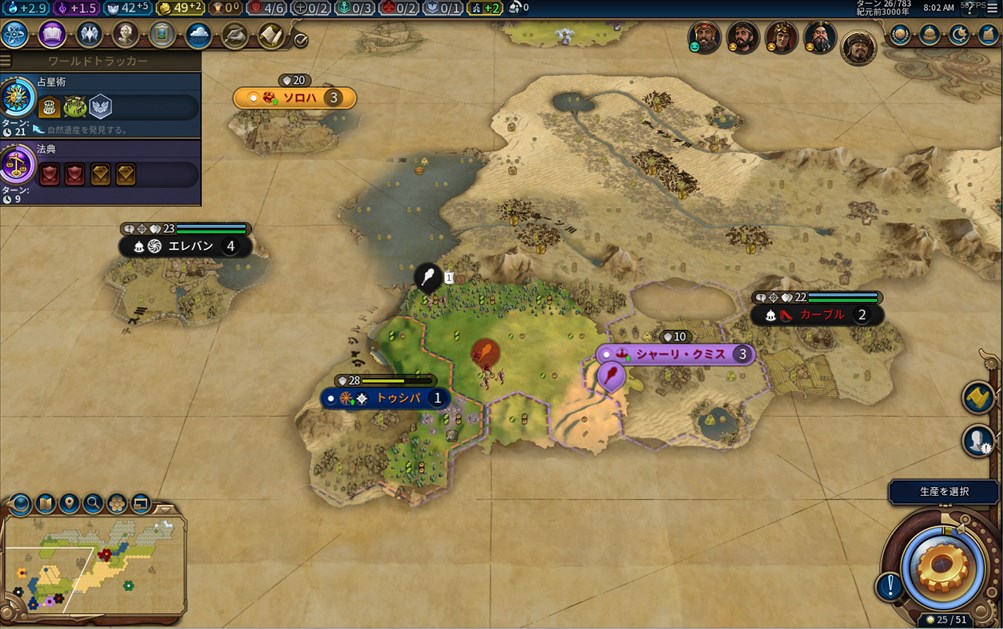
Task: Open the climate cloud panel
Action: pyautogui.click(x=198, y=35)
